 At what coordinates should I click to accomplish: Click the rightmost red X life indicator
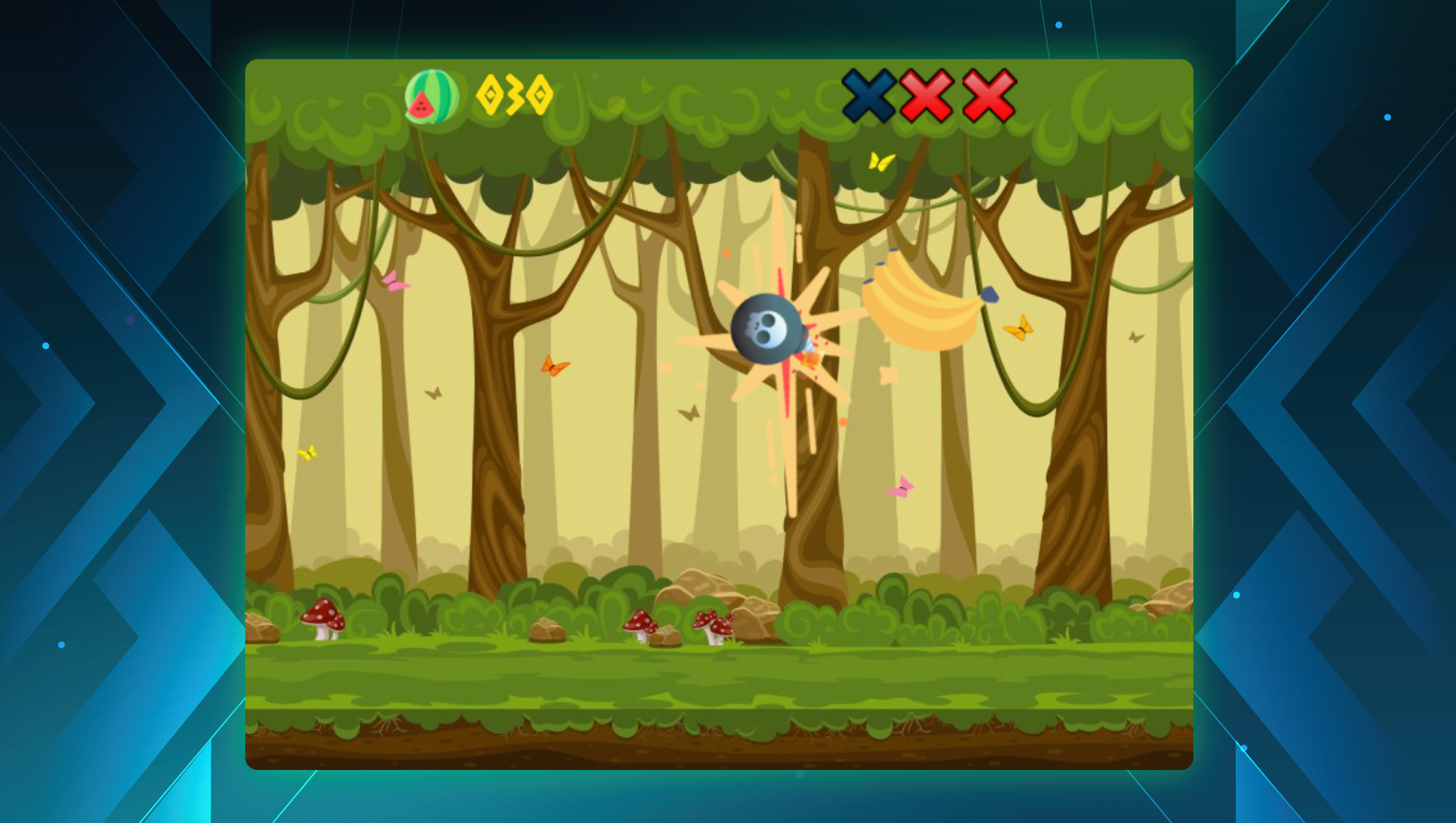point(987,95)
